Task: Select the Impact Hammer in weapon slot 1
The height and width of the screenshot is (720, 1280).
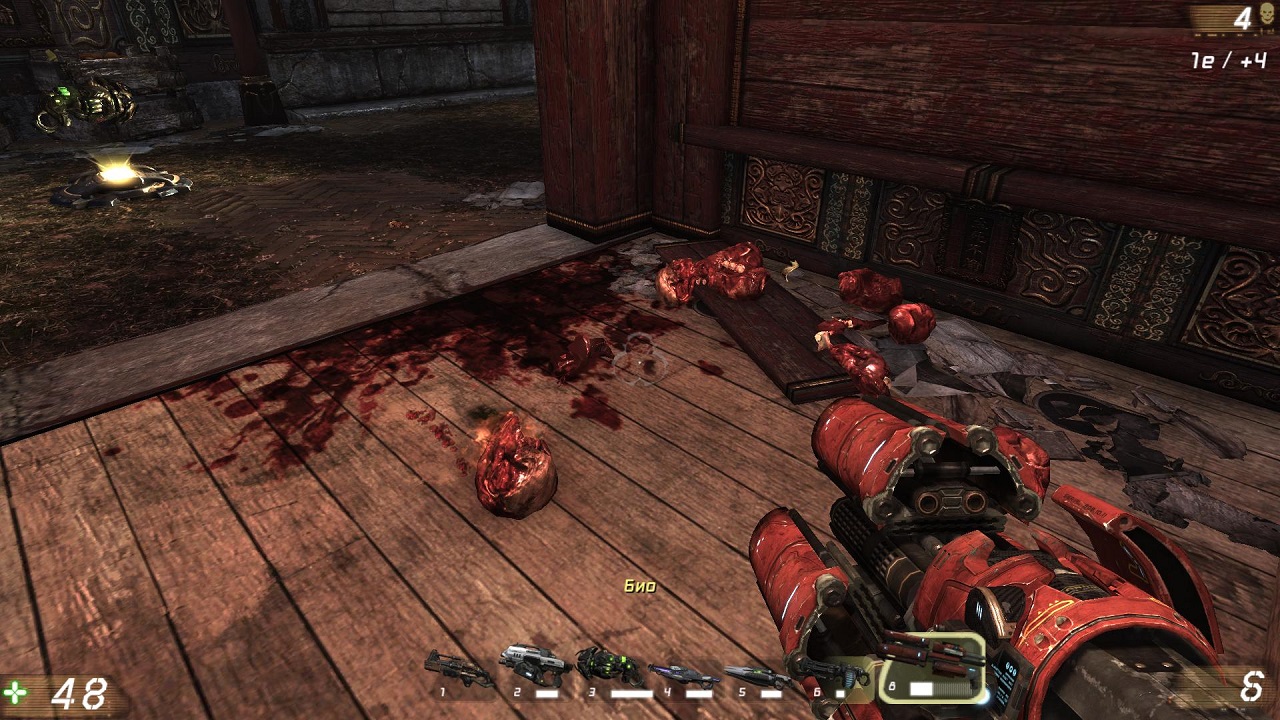Action: click(459, 668)
